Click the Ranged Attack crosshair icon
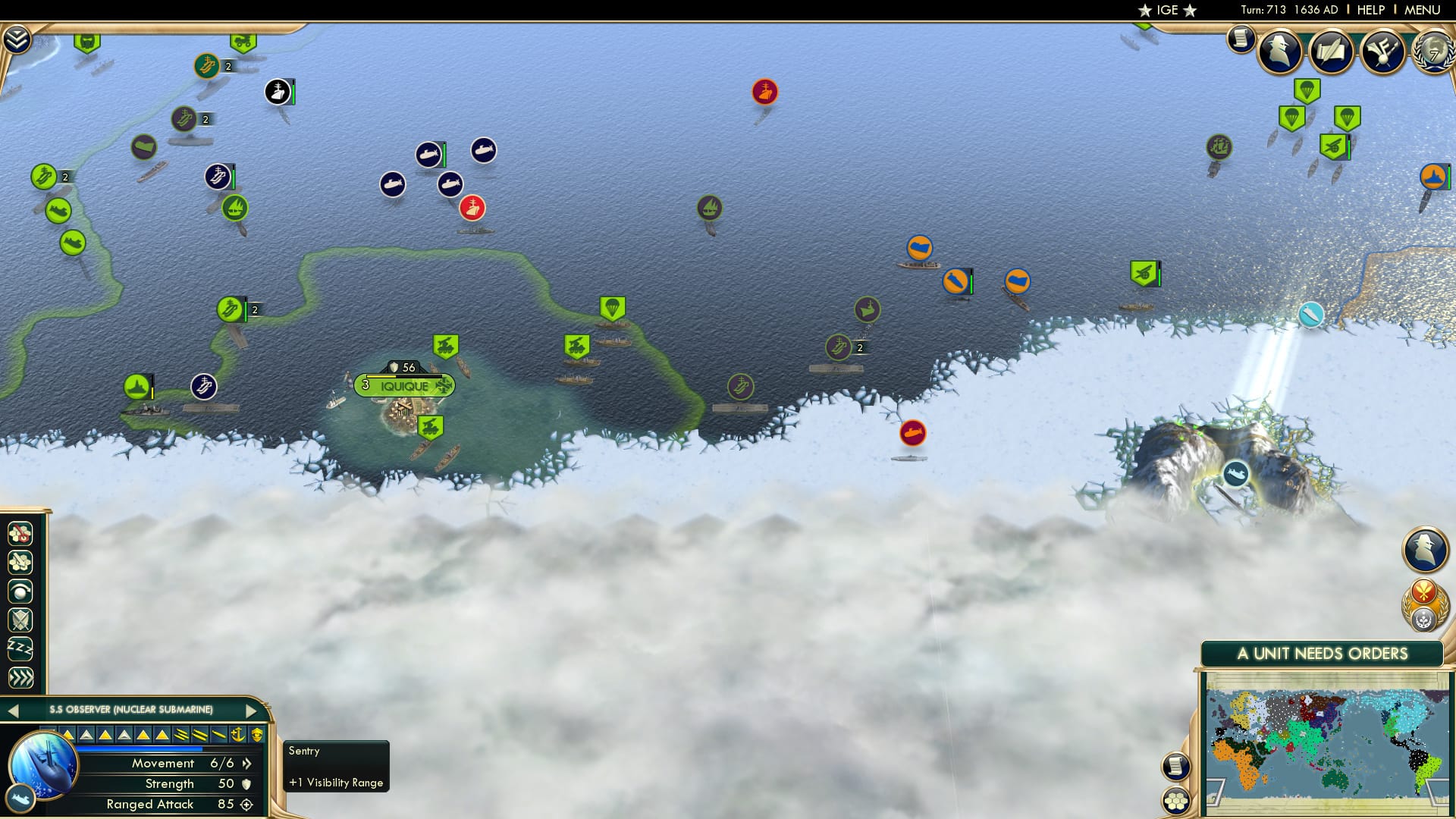The height and width of the screenshot is (819, 1456). pos(248,804)
